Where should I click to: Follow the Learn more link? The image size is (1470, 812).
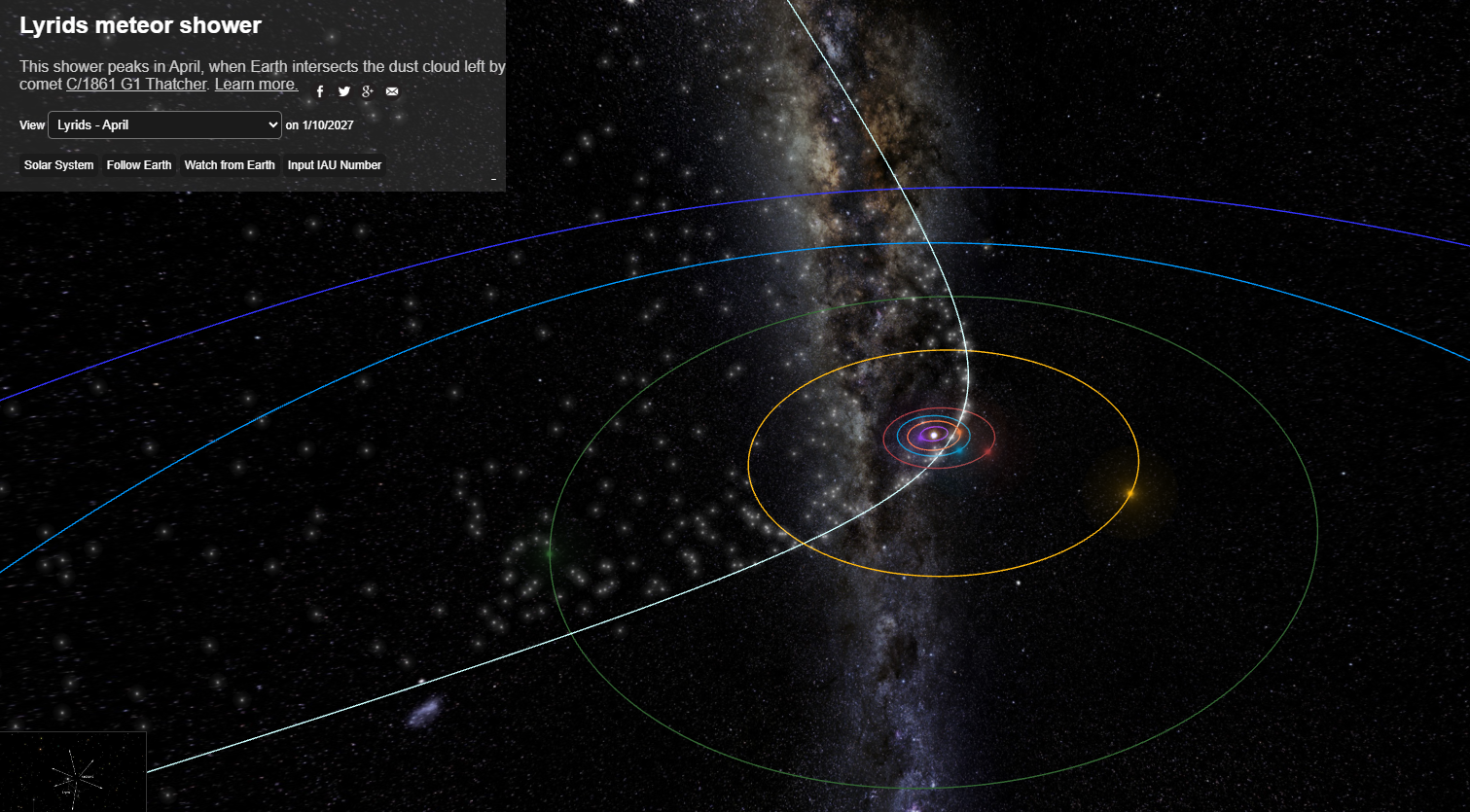pyautogui.click(x=256, y=85)
